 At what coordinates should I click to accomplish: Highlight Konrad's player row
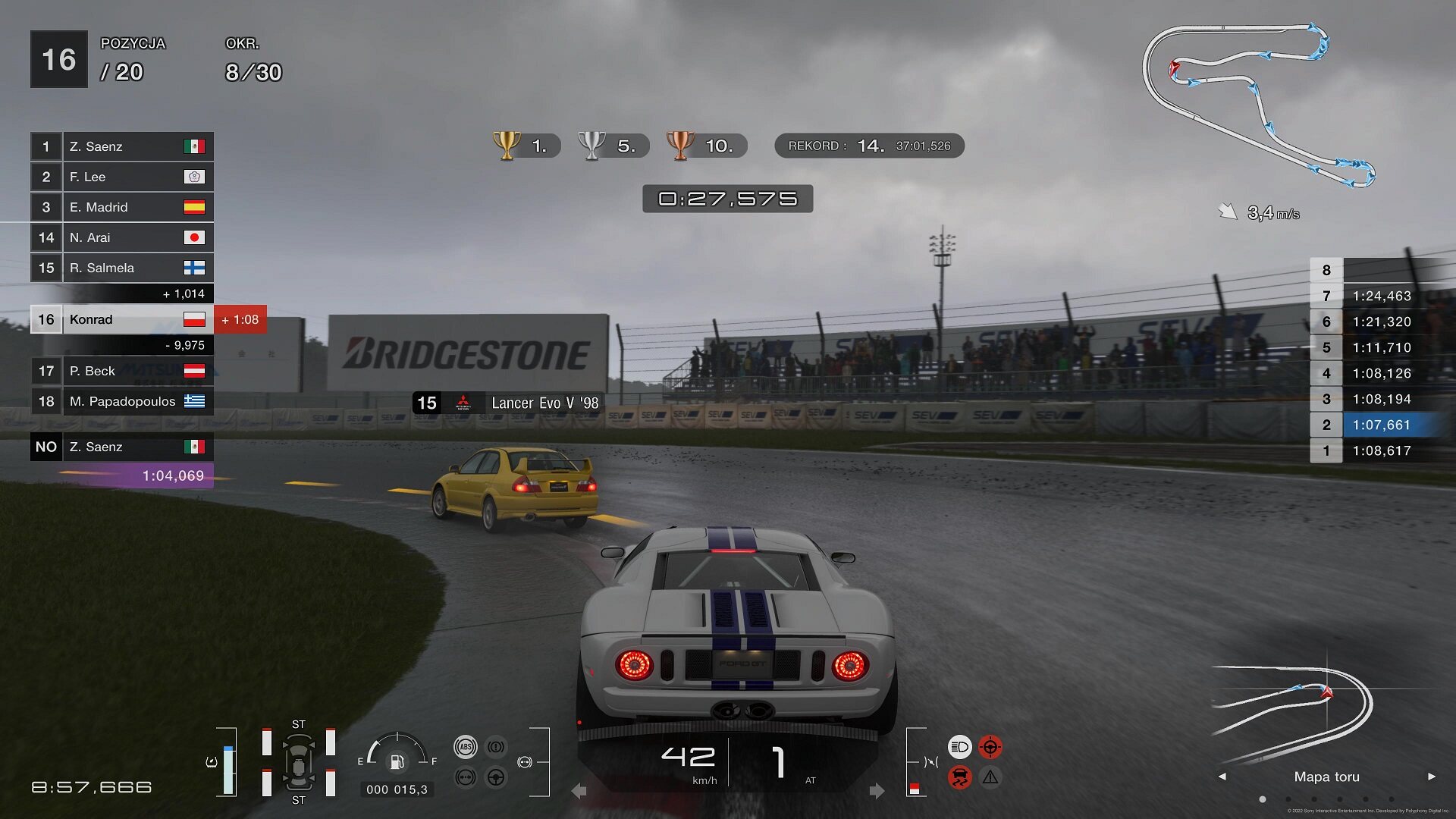(x=121, y=319)
